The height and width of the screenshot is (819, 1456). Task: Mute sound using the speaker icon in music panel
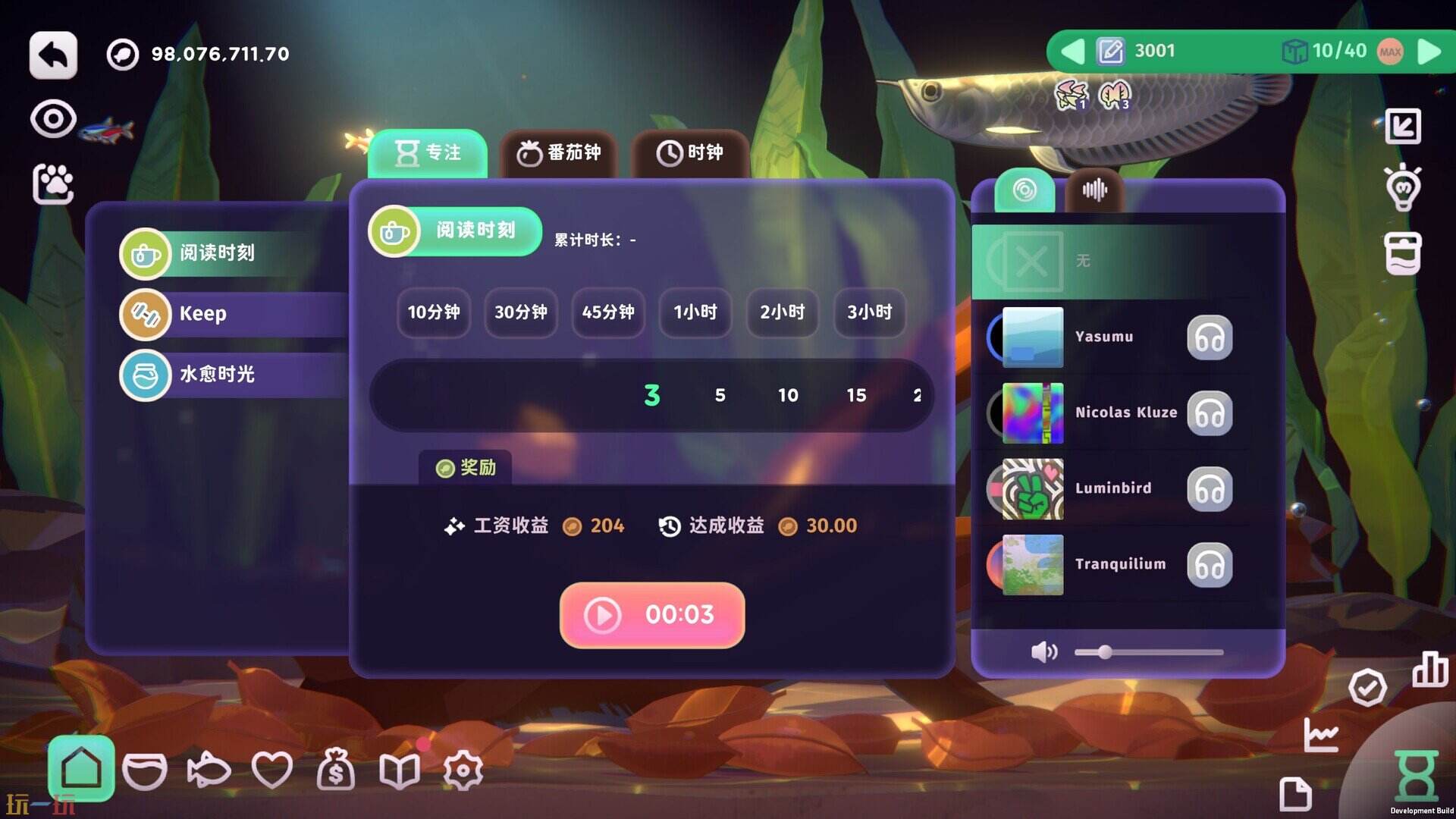pyautogui.click(x=1045, y=651)
